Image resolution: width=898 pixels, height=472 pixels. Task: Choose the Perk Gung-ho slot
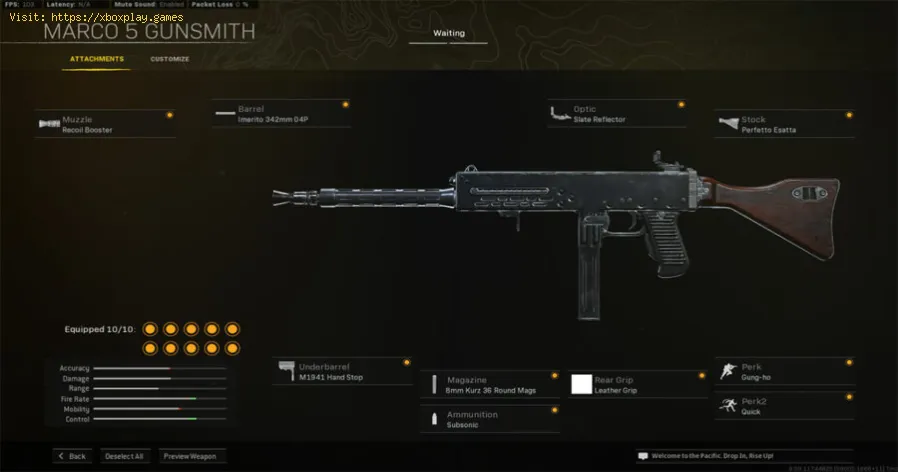coord(785,371)
